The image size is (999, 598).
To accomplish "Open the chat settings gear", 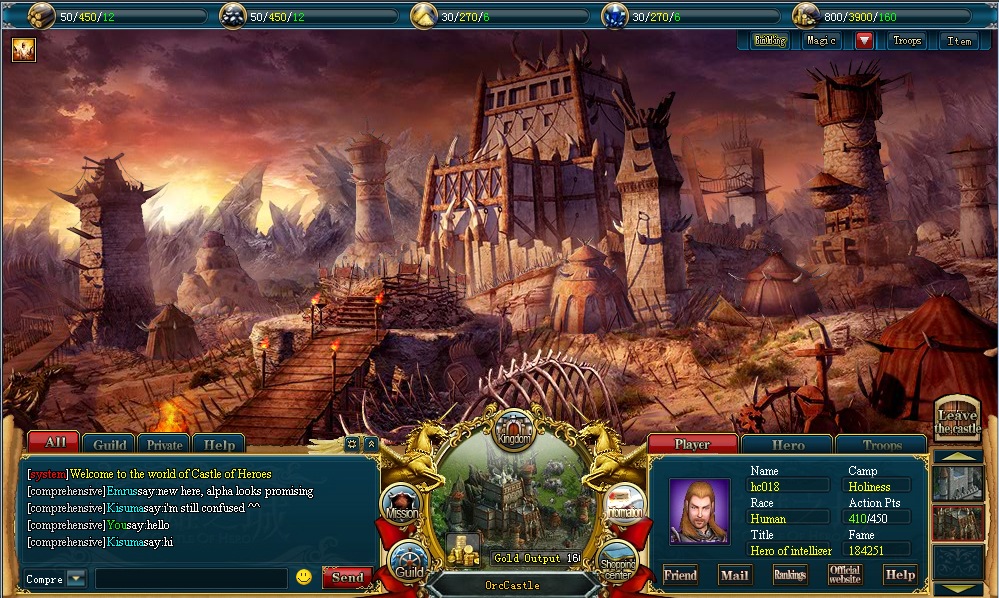I will pyautogui.click(x=351, y=443).
